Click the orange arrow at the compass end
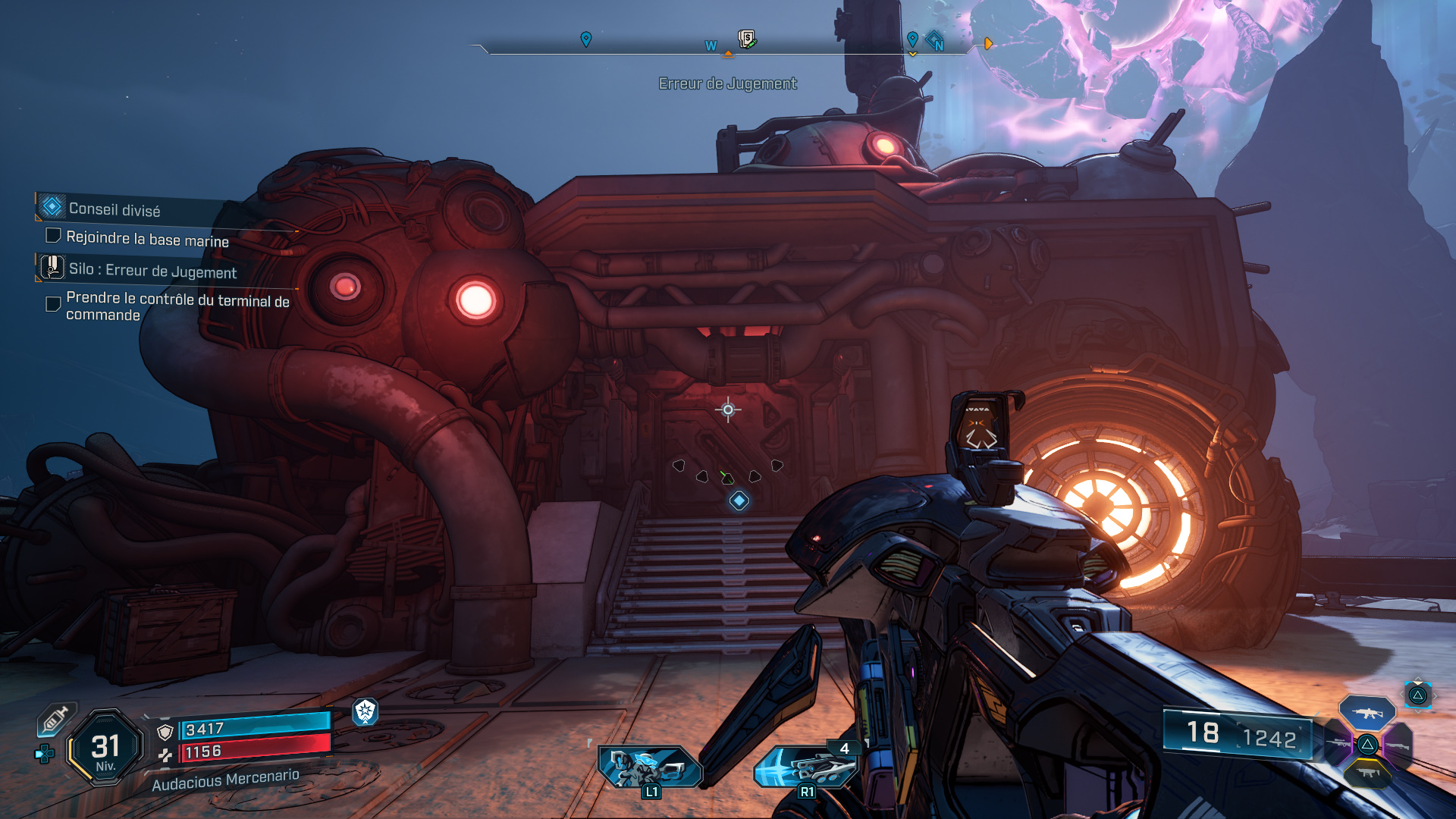 pos(988,44)
